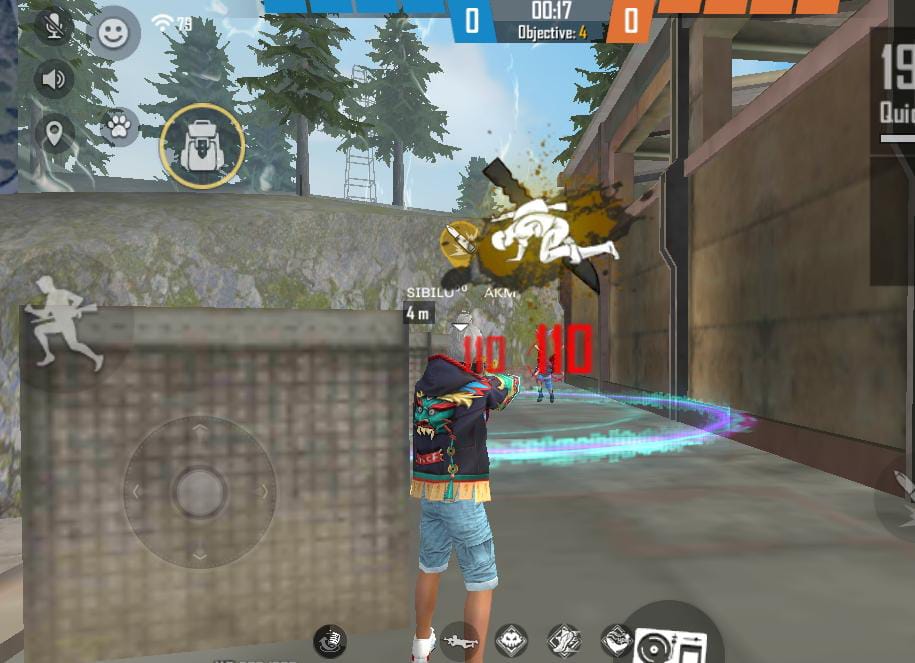
Task: Tap the center of the movement joystick
Action: pos(199,491)
